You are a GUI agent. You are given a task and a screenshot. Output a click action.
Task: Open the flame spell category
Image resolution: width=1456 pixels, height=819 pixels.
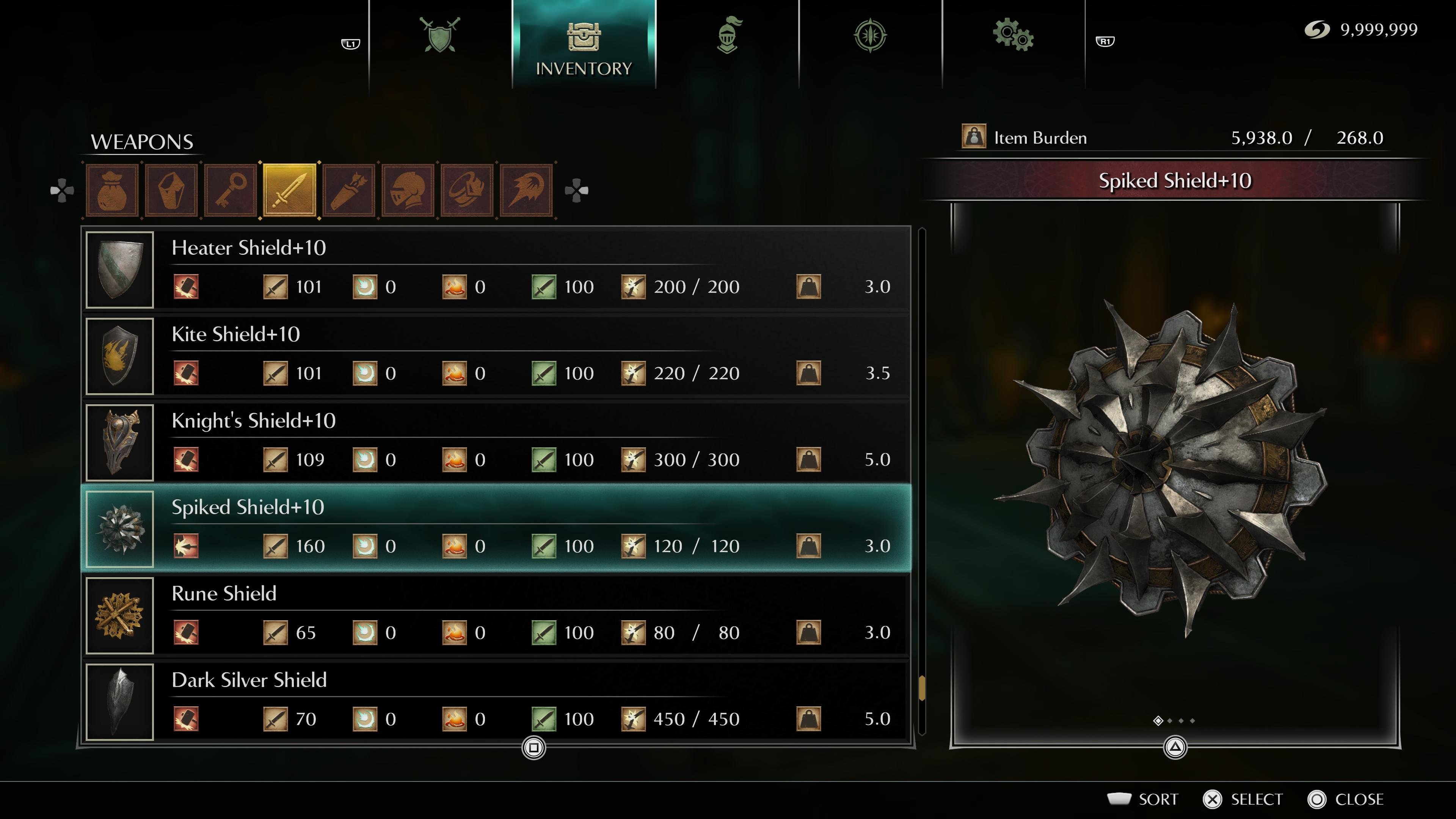[526, 190]
